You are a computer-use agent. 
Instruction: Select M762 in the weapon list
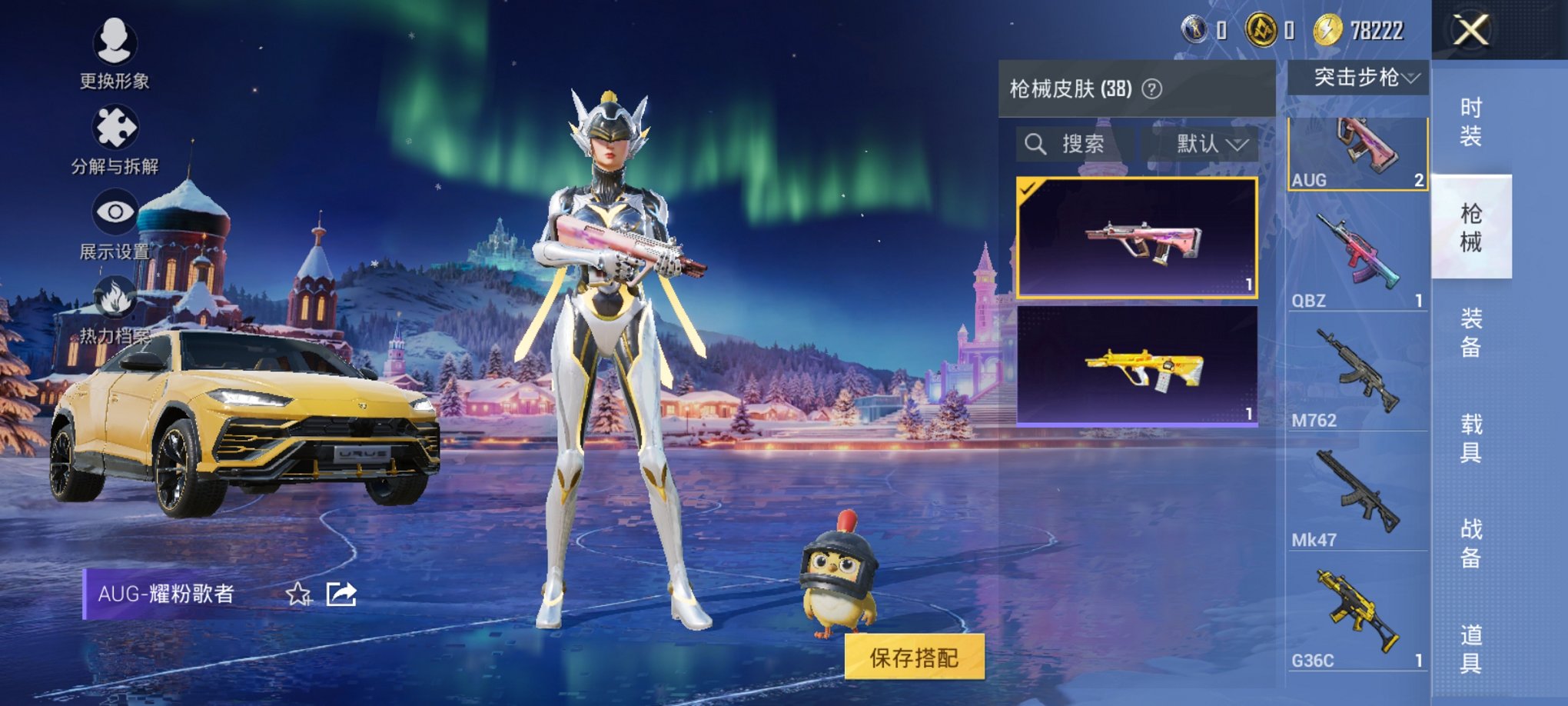[1357, 377]
